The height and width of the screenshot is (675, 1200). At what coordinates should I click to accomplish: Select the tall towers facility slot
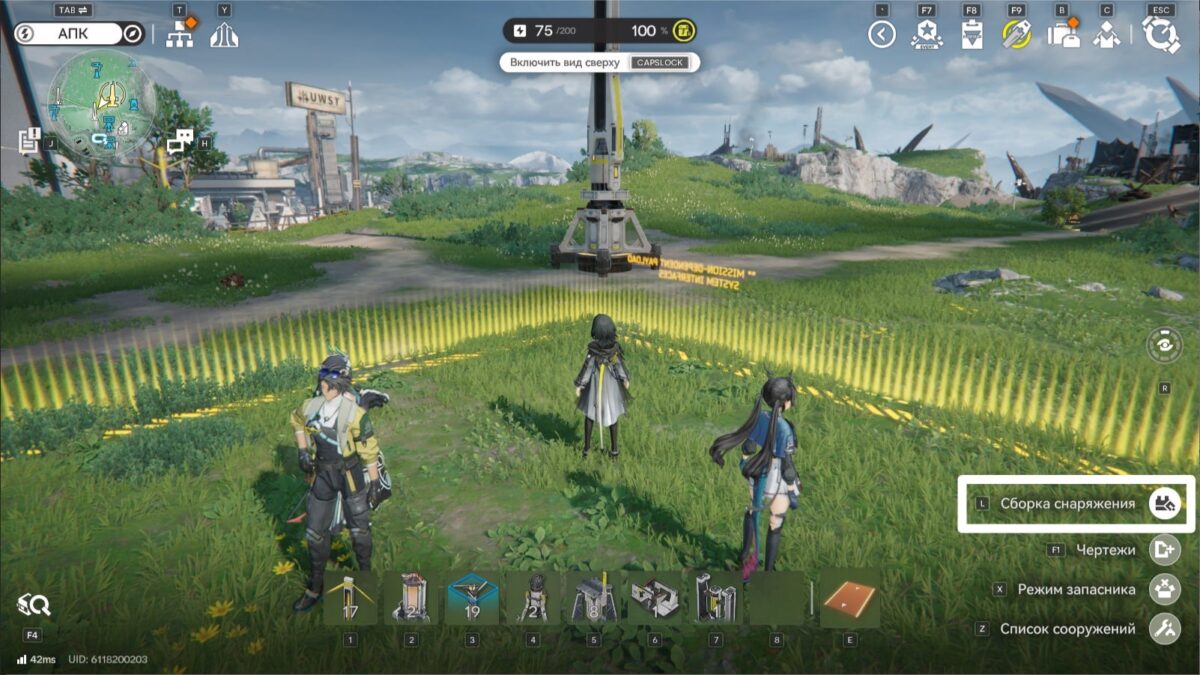click(x=715, y=599)
